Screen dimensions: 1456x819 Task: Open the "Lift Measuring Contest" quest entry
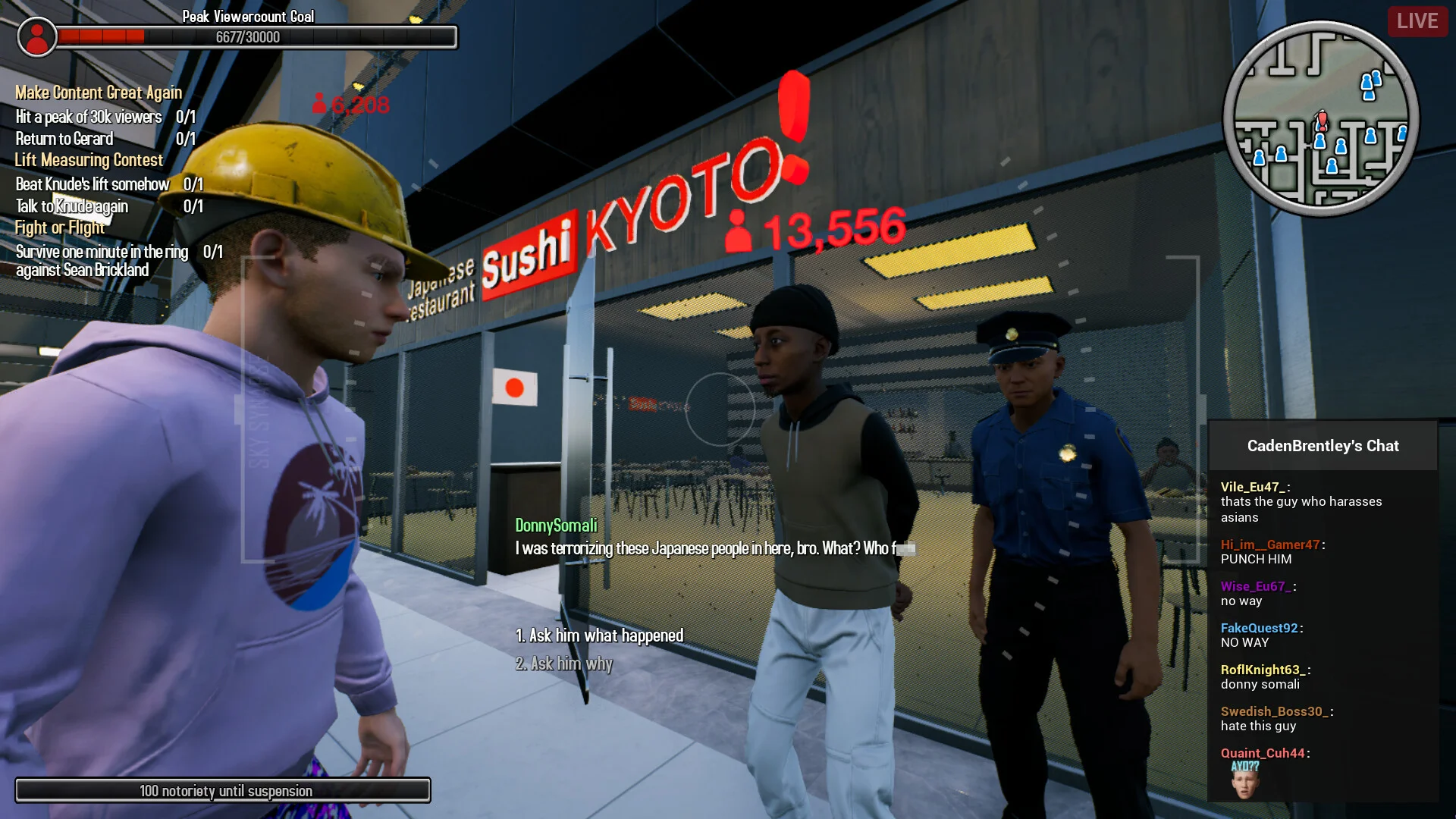tap(89, 160)
